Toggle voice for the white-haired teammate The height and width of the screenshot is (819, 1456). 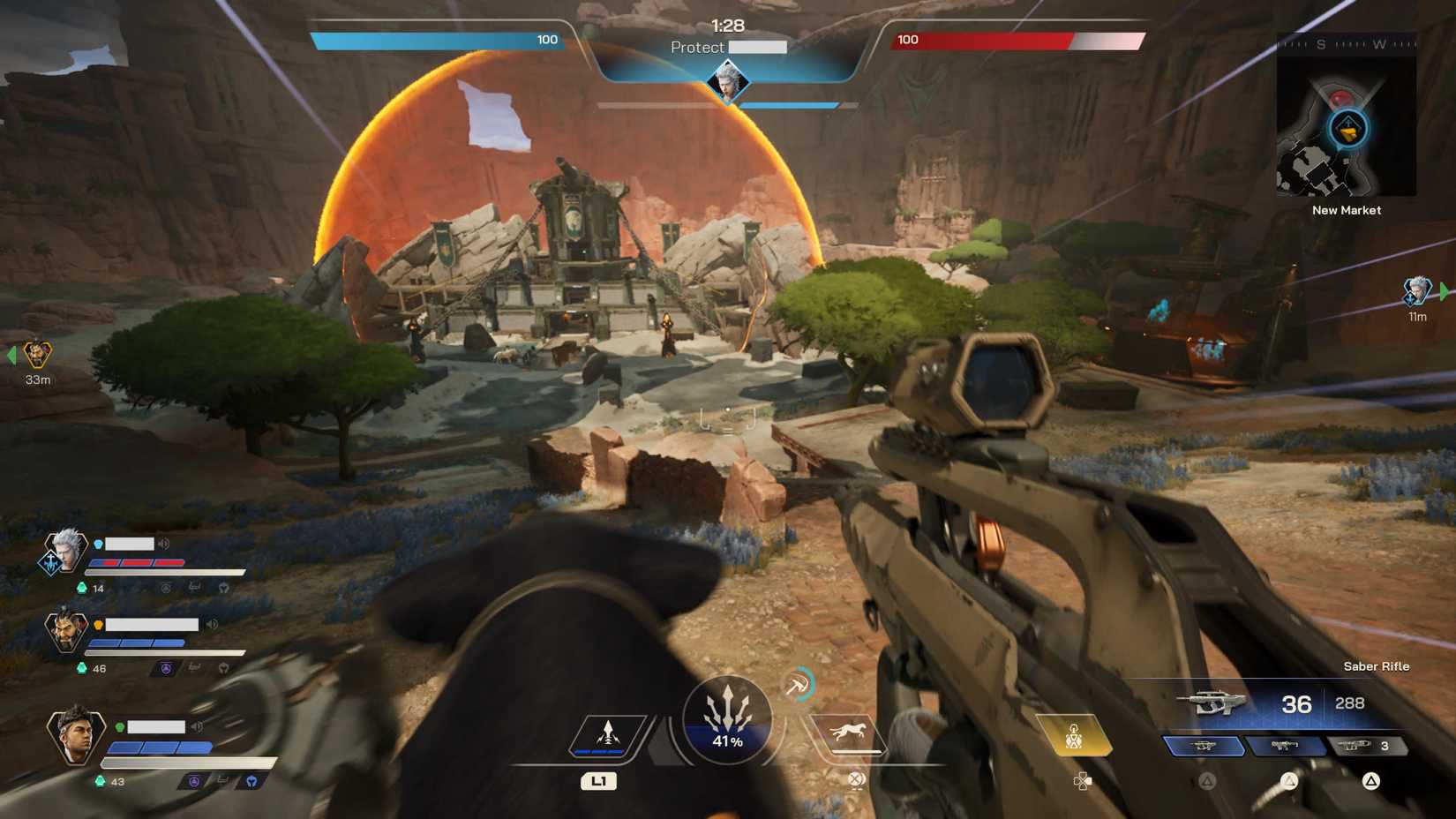click(x=164, y=544)
